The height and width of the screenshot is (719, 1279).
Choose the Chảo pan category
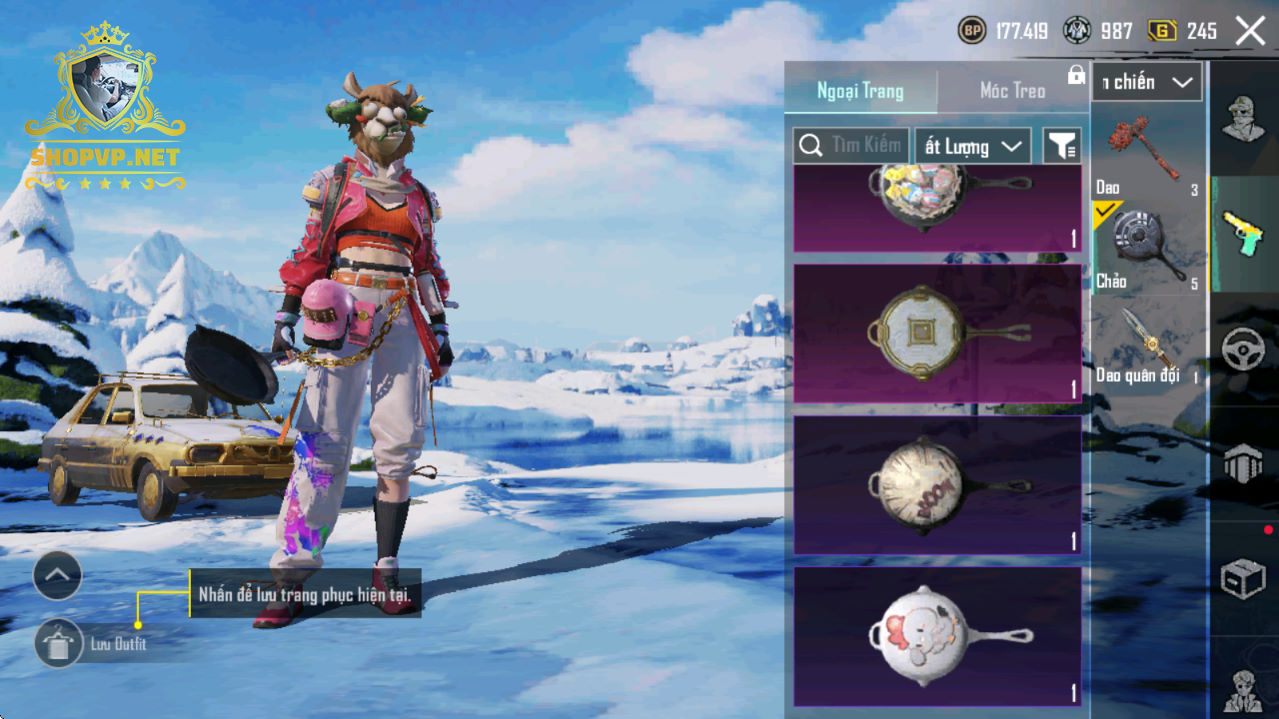pyautogui.click(x=1147, y=250)
